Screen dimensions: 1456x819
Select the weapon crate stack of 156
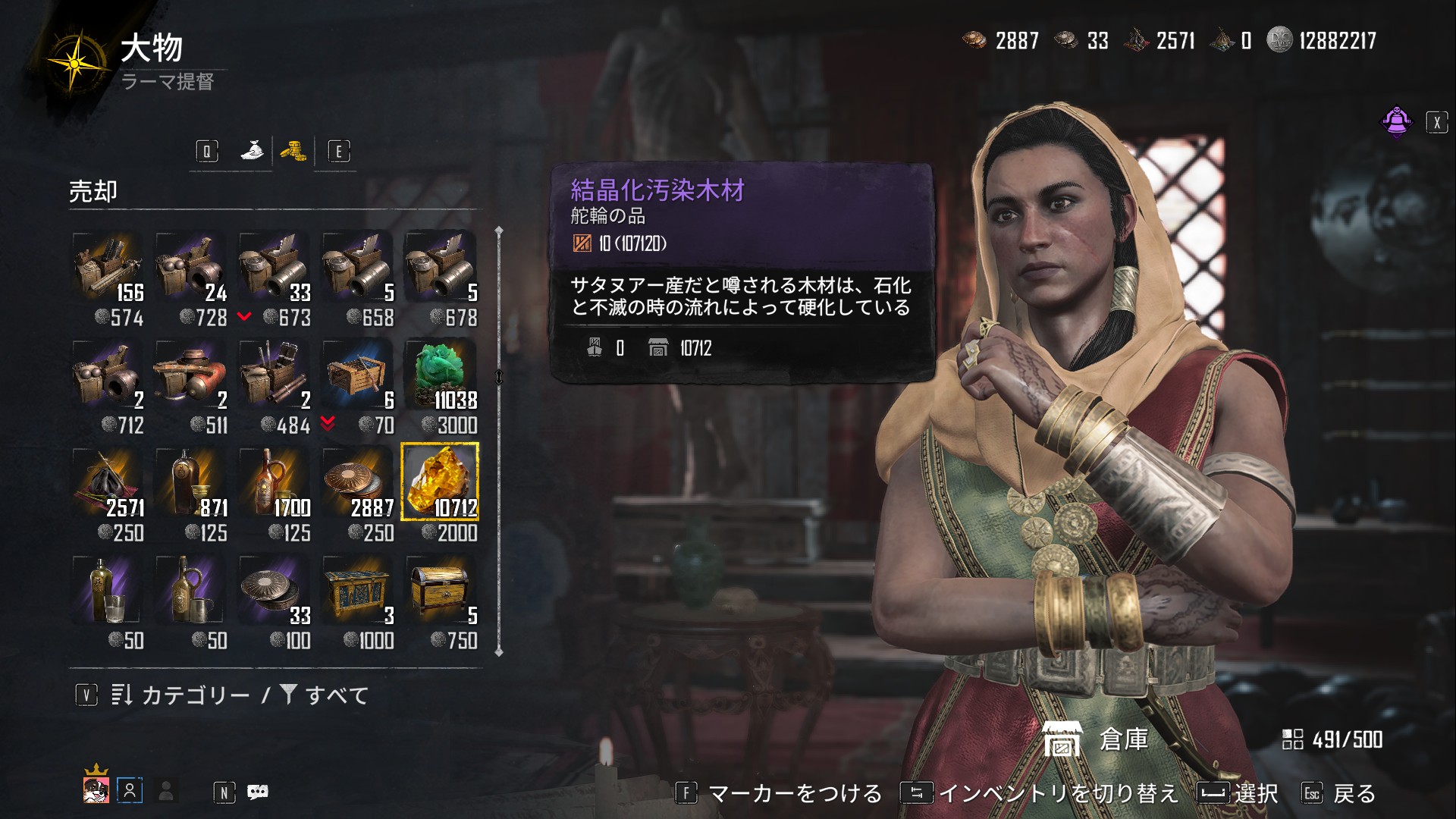108,268
